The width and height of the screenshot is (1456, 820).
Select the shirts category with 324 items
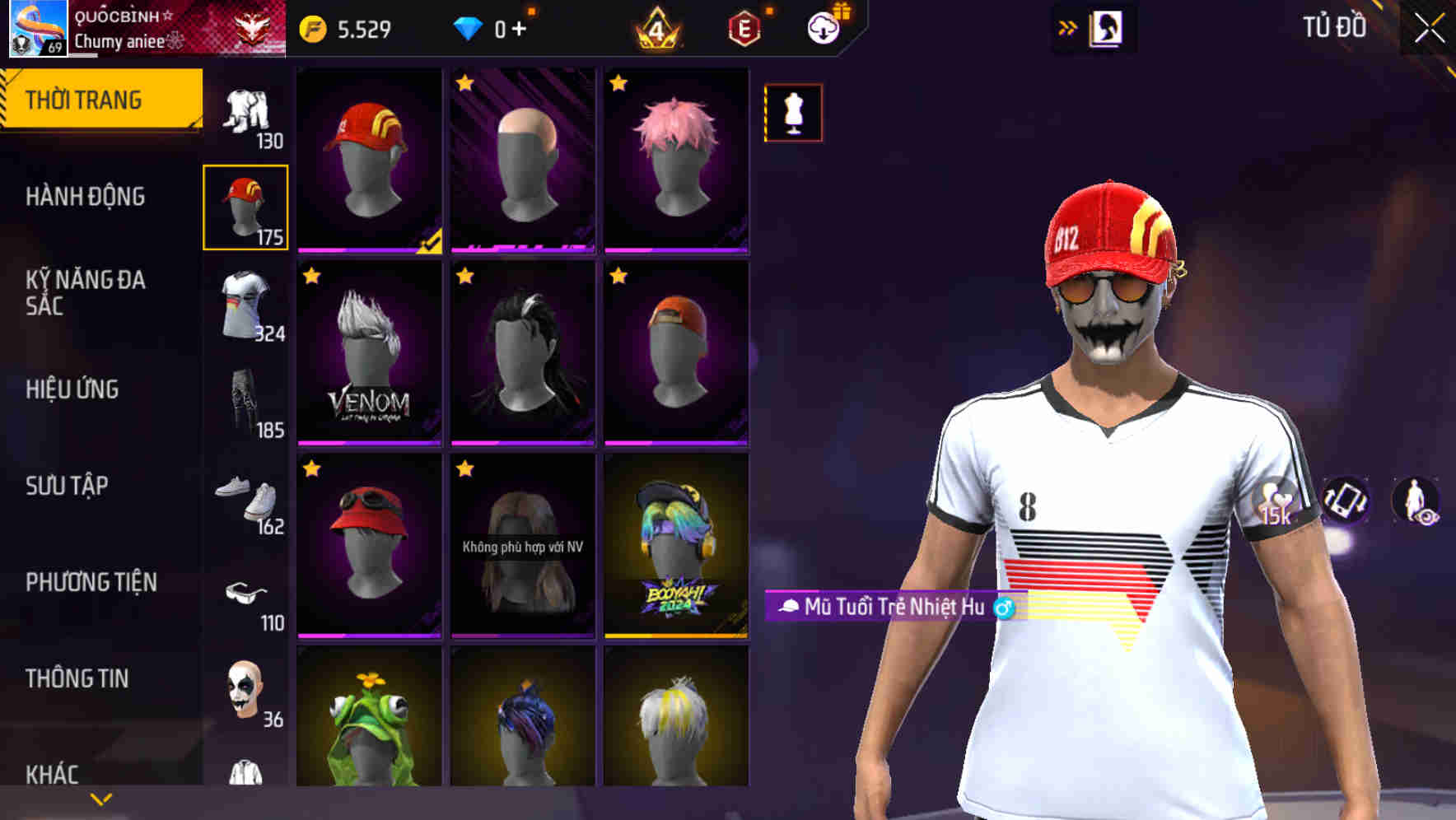pyautogui.click(x=245, y=305)
